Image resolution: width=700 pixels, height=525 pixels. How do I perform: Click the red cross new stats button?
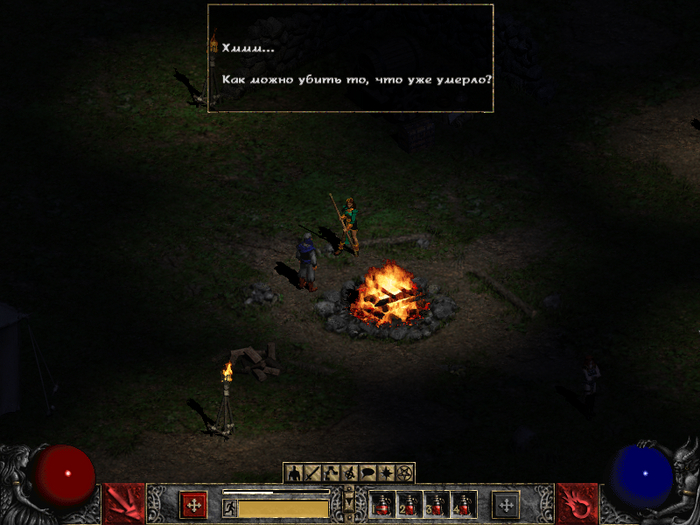193,504
